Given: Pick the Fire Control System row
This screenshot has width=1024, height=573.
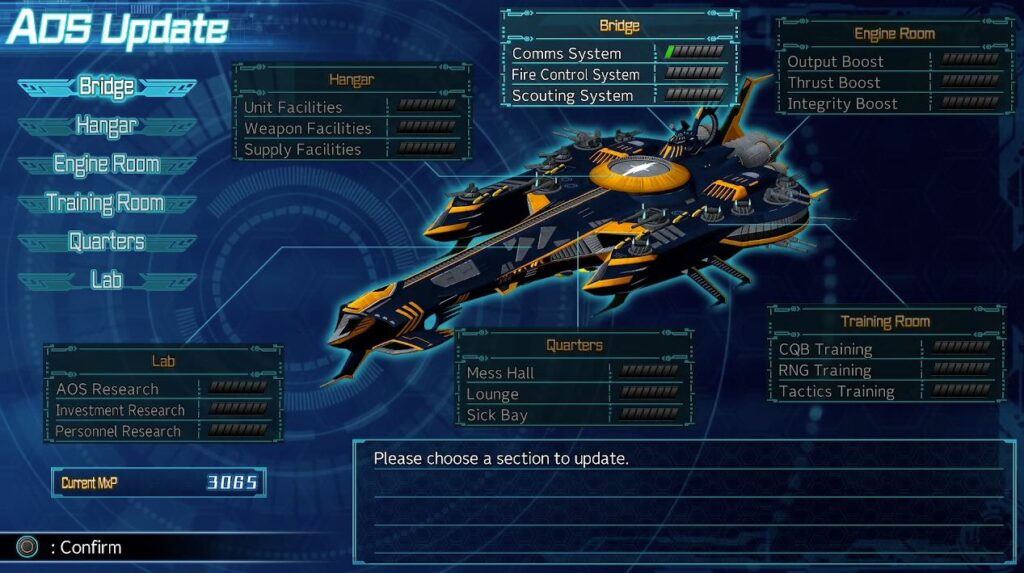Looking at the screenshot, I should click(x=617, y=74).
